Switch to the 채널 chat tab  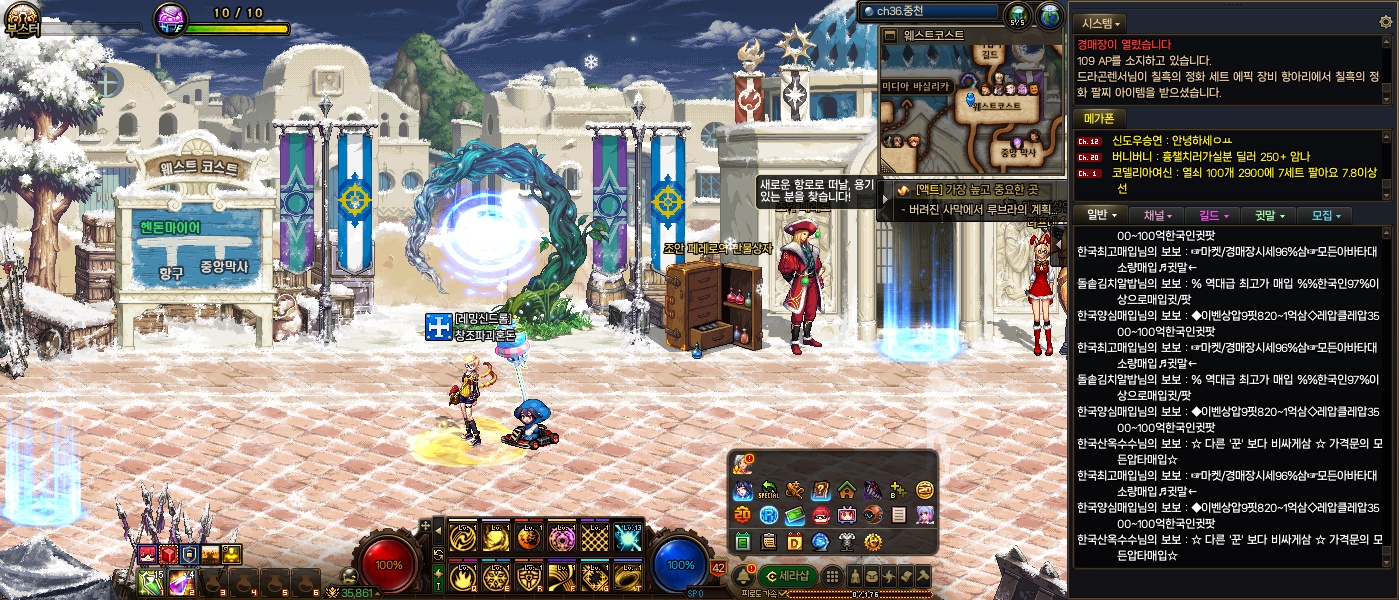[x=1158, y=215]
